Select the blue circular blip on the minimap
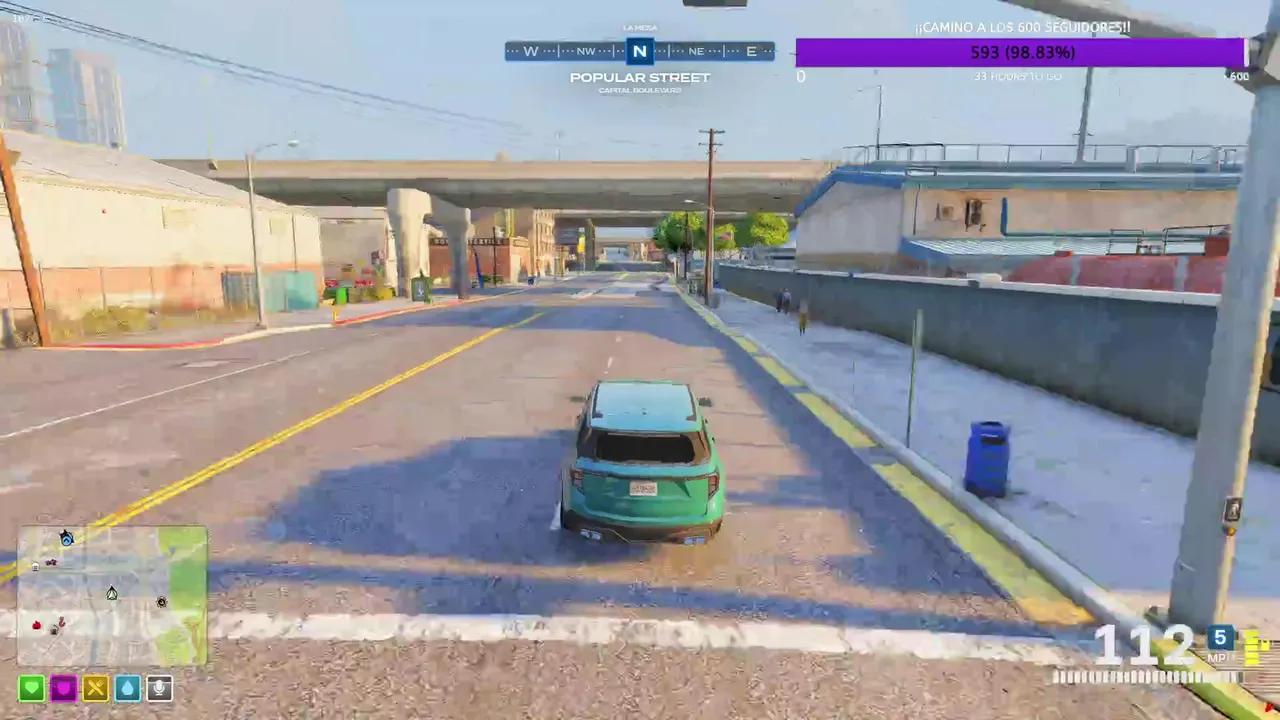Screen dimensions: 1280x720 point(66,540)
